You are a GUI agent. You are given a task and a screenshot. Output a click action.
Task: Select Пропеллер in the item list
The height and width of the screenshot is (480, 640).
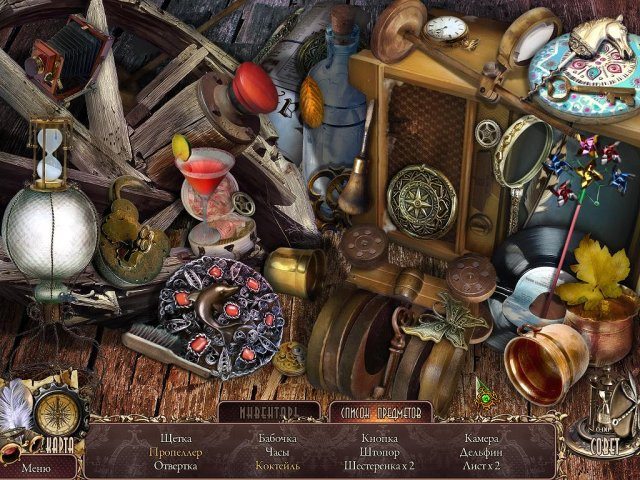pos(176,452)
